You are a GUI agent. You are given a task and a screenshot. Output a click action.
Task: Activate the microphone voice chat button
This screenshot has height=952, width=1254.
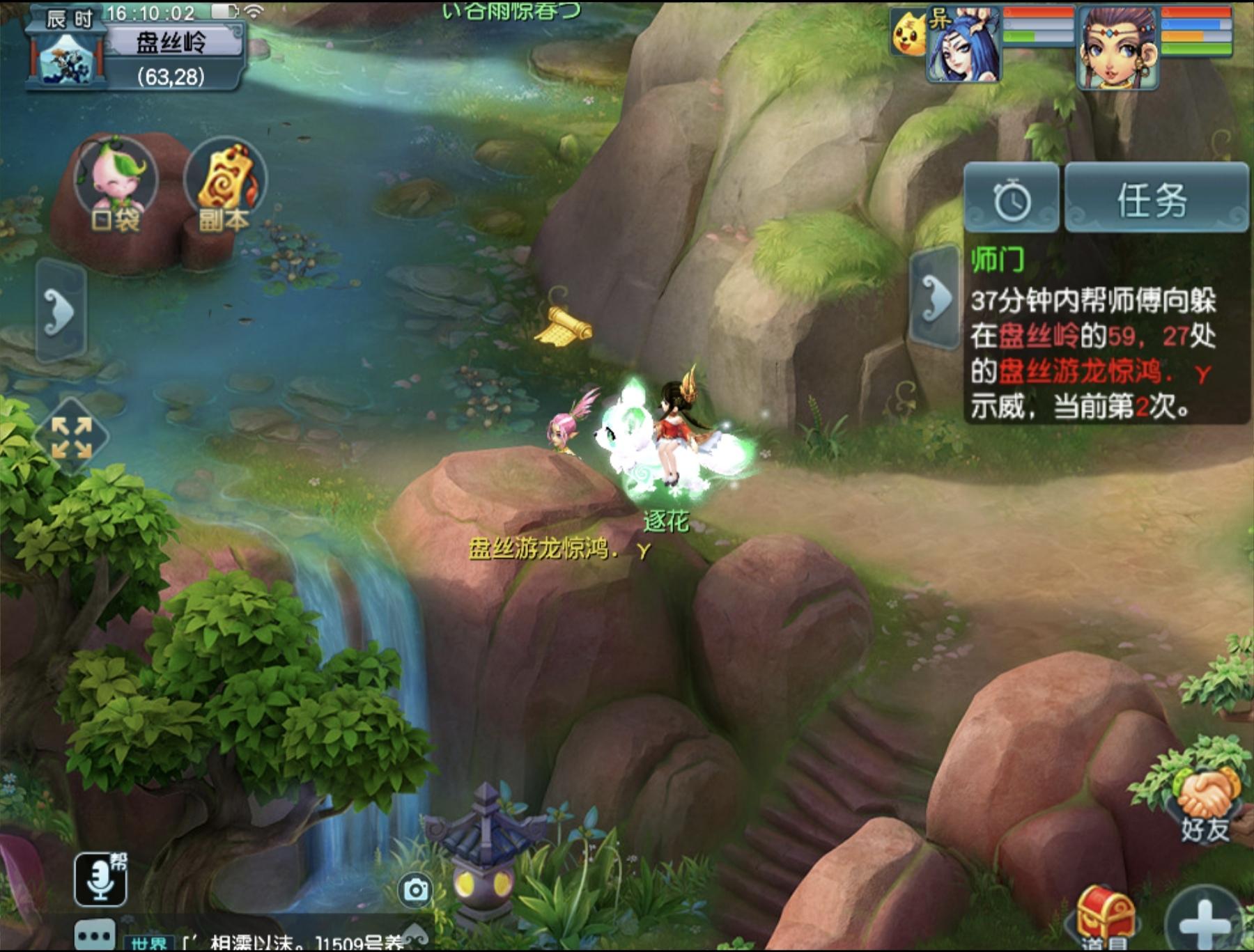click(100, 878)
